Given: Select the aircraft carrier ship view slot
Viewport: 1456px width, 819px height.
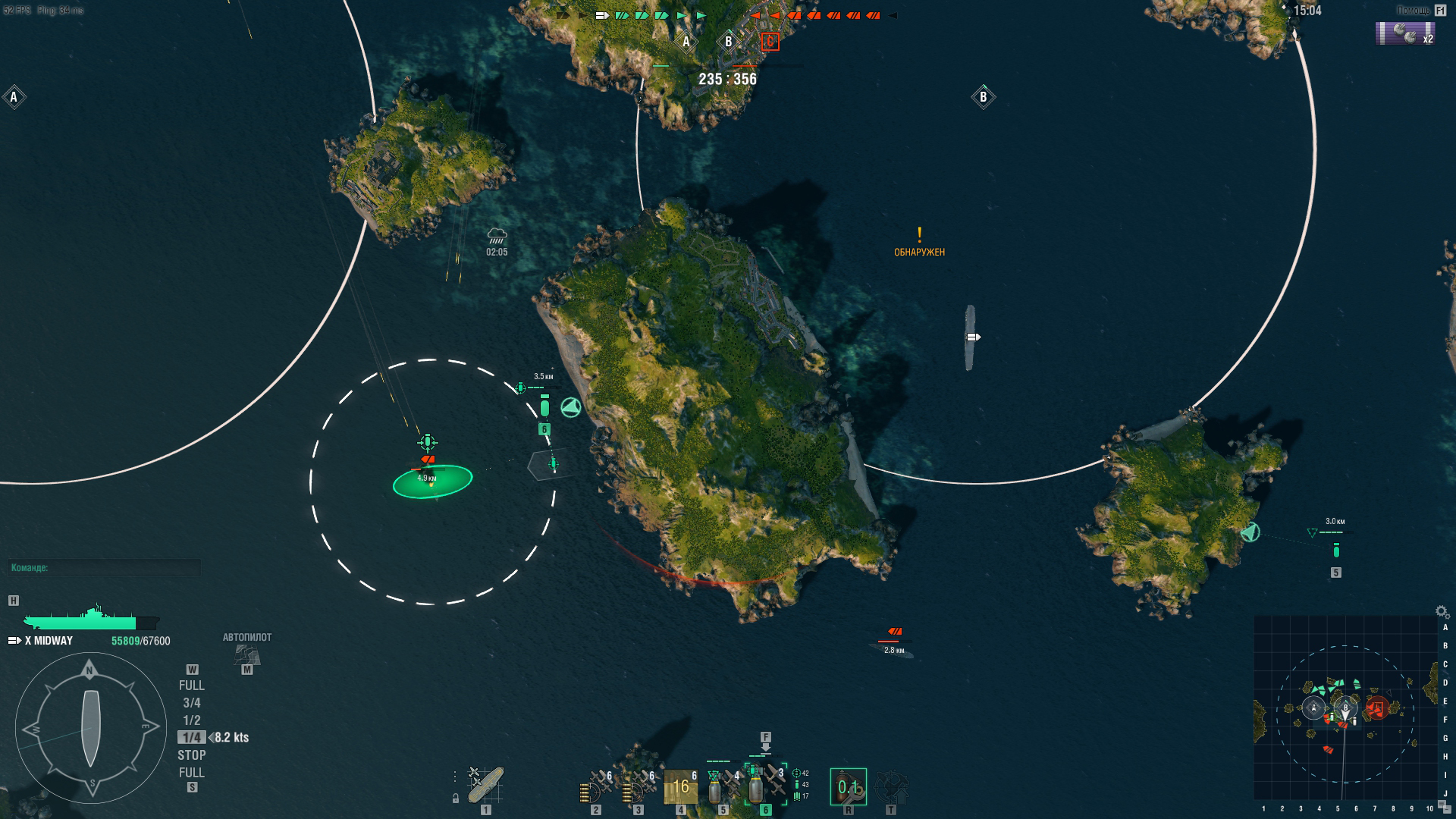Looking at the screenshot, I should point(485,786).
